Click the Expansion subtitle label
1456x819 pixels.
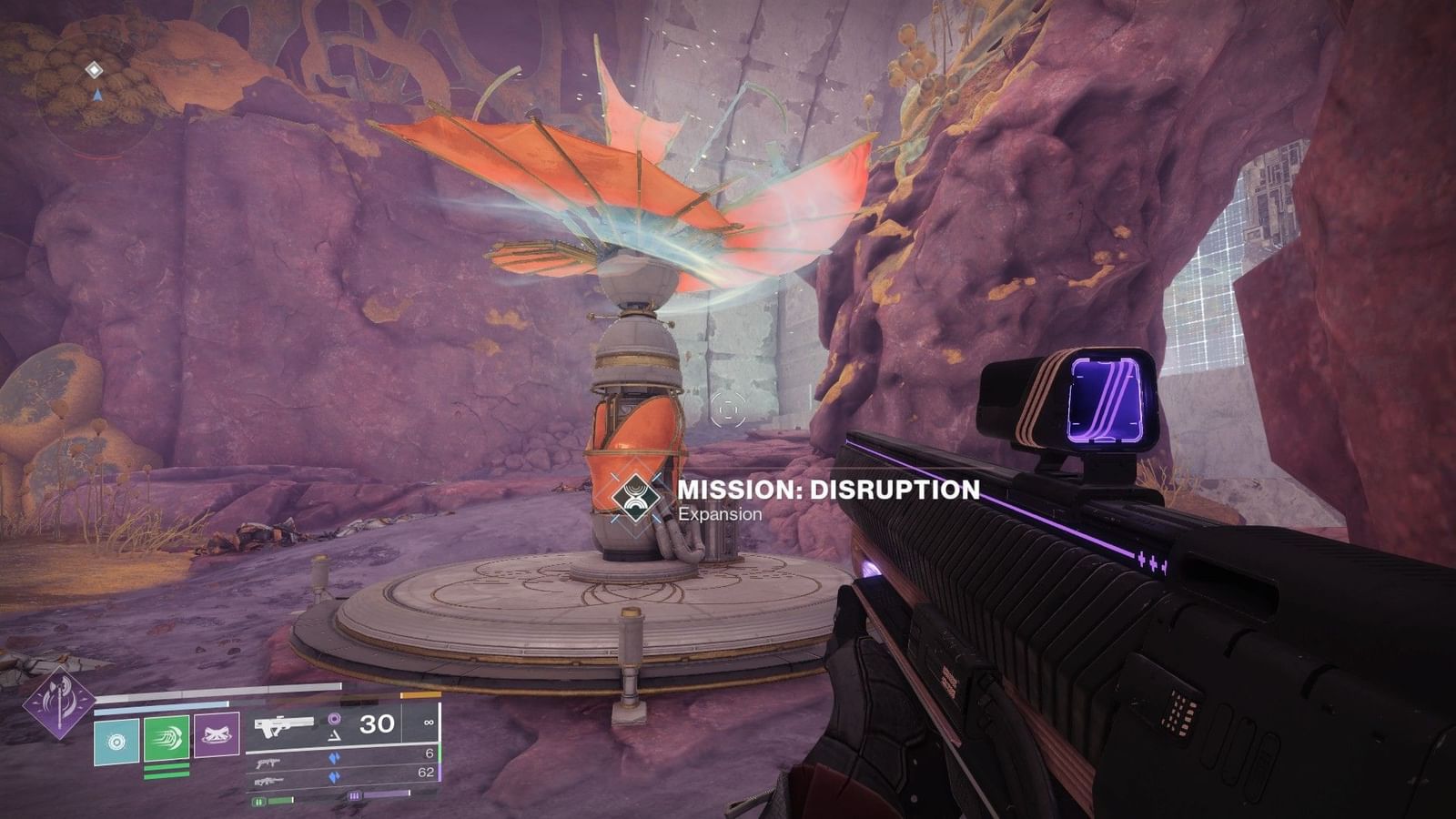(718, 513)
